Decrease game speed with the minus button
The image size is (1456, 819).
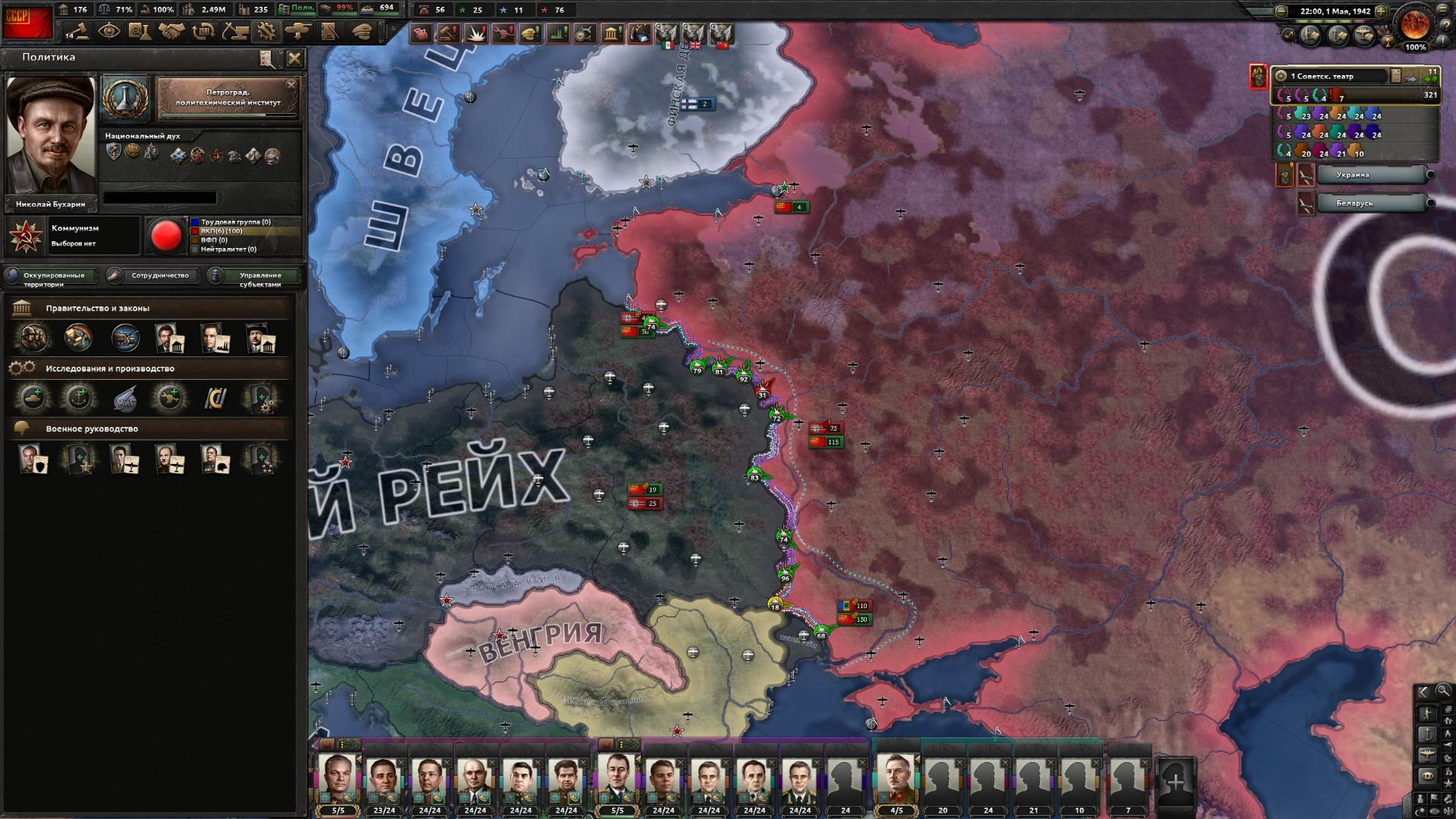point(1282,11)
